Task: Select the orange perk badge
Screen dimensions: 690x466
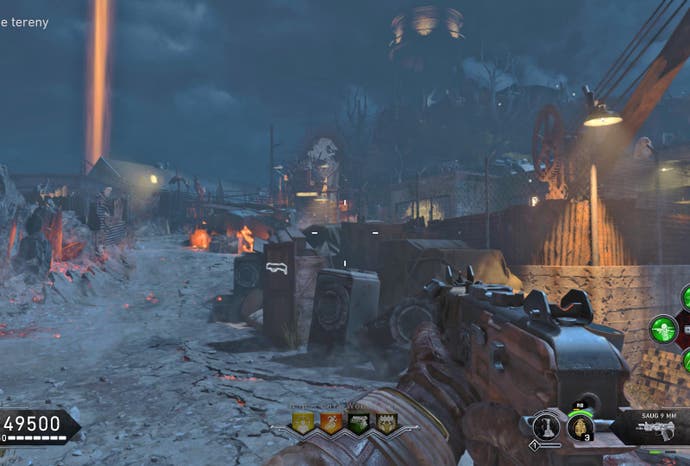Action: (330, 422)
